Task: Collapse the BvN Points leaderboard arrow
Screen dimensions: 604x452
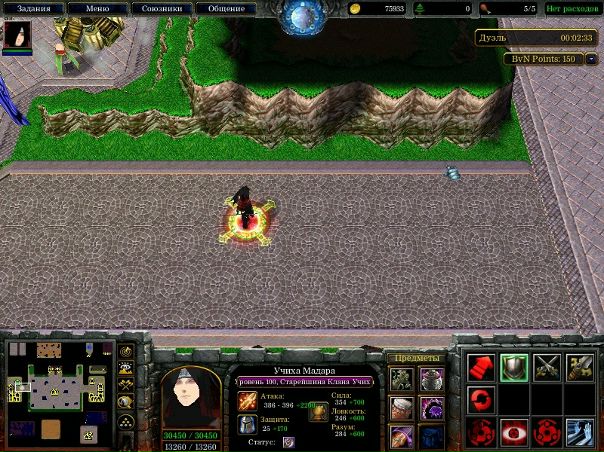Action: pyautogui.click(x=591, y=59)
